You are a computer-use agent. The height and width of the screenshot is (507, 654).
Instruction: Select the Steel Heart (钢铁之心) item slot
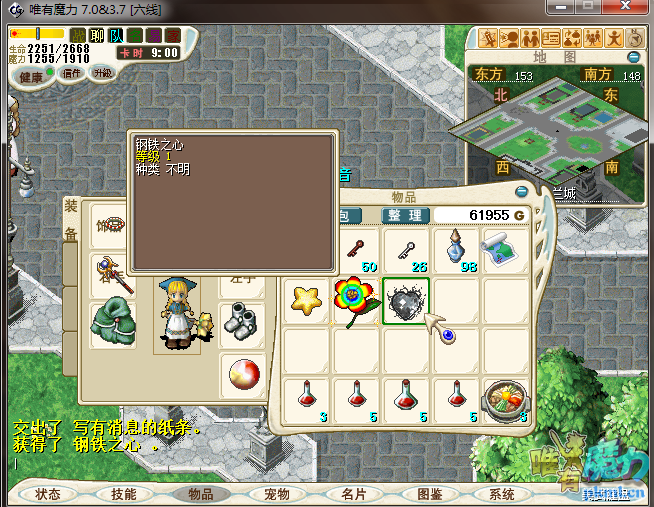pyautogui.click(x=406, y=301)
